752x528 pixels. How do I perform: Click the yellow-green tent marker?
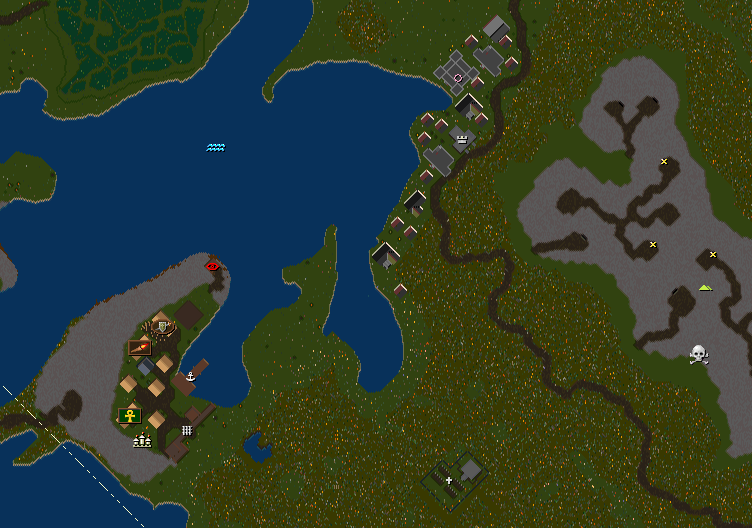(x=705, y=287)
